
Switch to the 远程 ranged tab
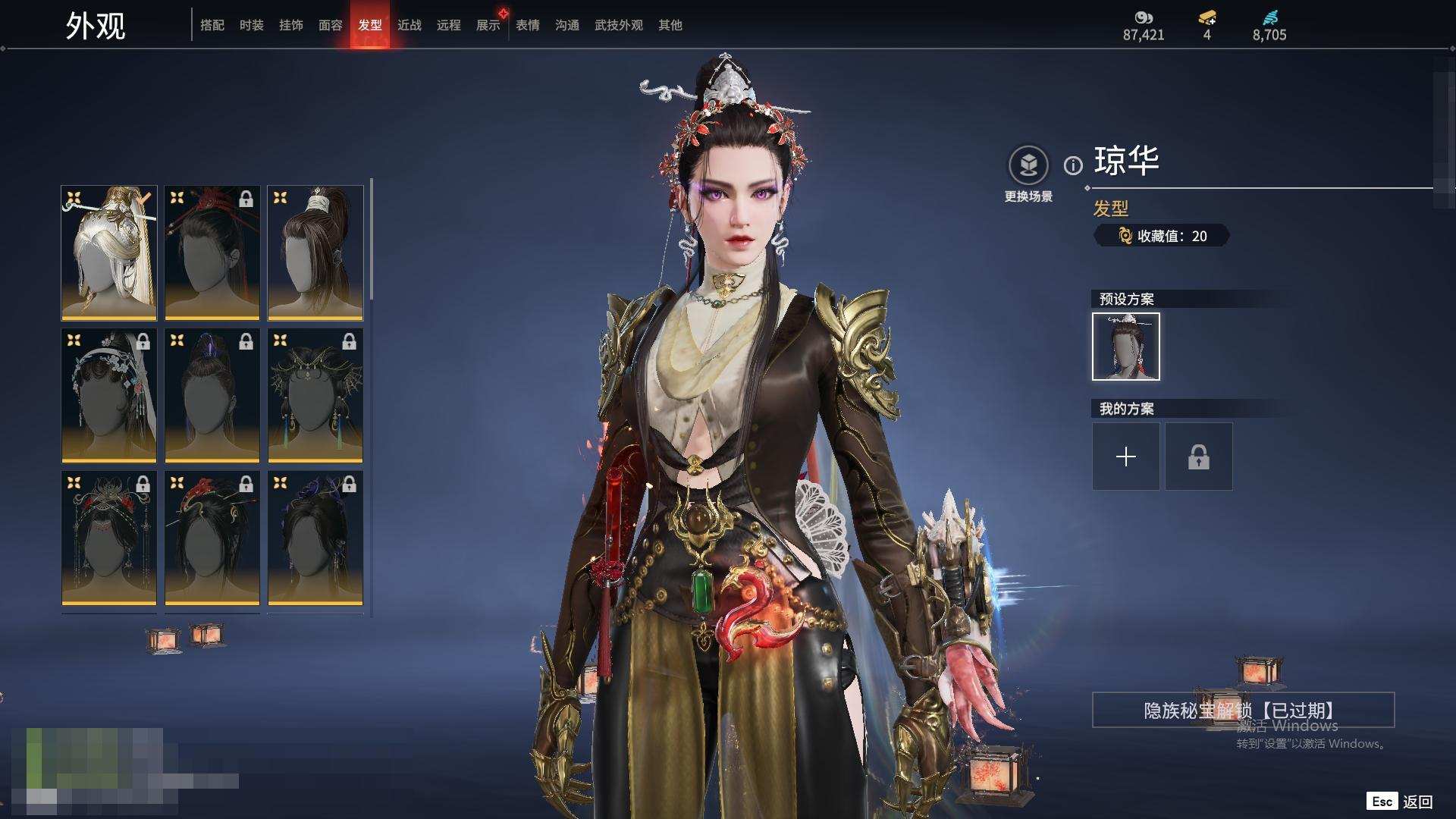pyautogui.click(x=448, y=25)
